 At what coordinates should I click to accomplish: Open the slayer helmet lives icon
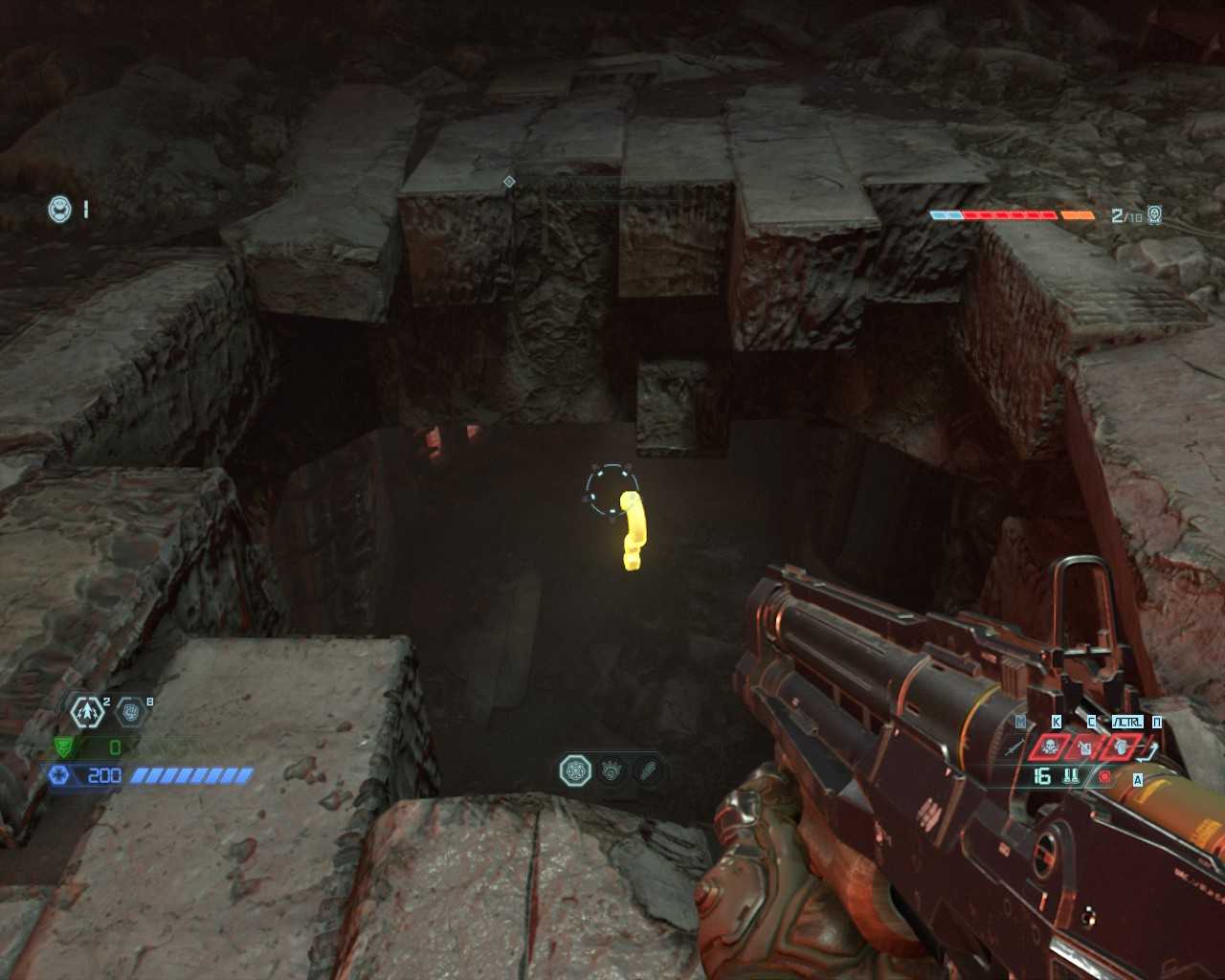(60, 209)
